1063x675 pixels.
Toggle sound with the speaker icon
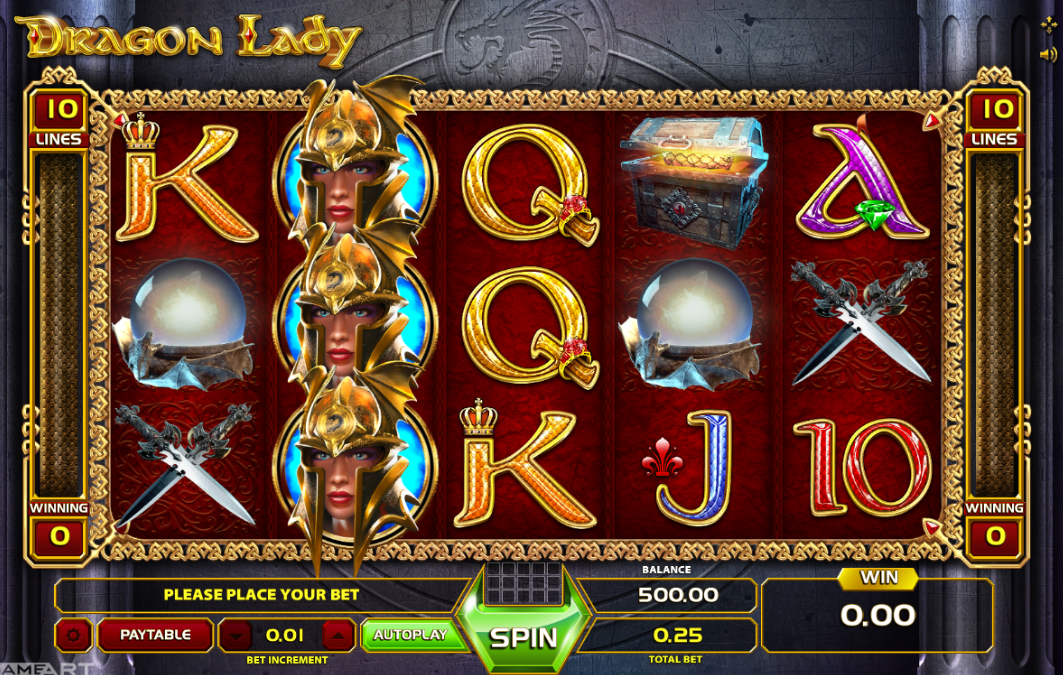pyautogui.click(x=1047, y=53)
